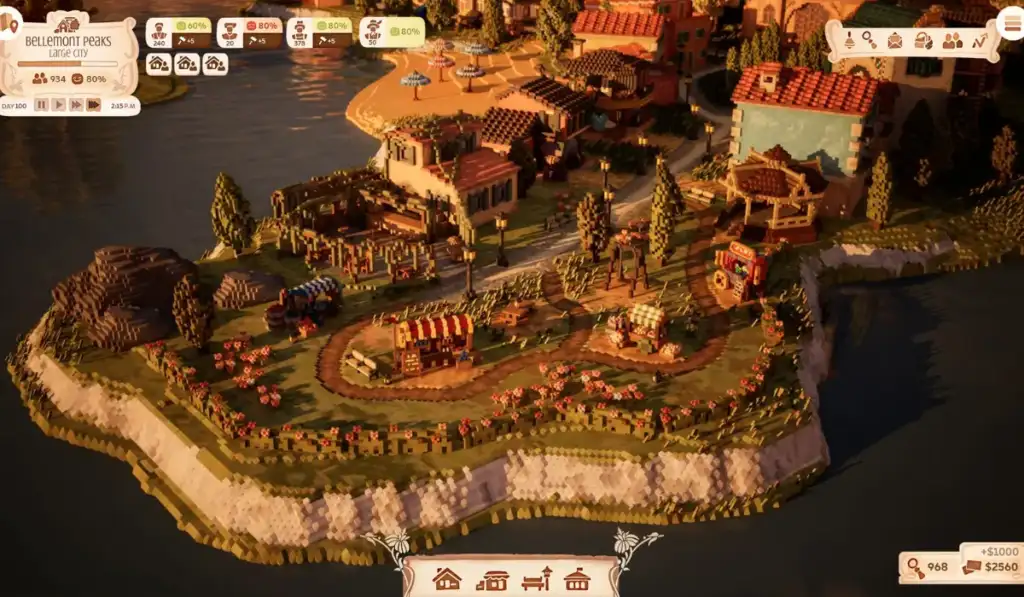Open the envelope mail panel
Image resolution: width=1024 pixels, height=597 pixels.
click(x=895, y=40)
